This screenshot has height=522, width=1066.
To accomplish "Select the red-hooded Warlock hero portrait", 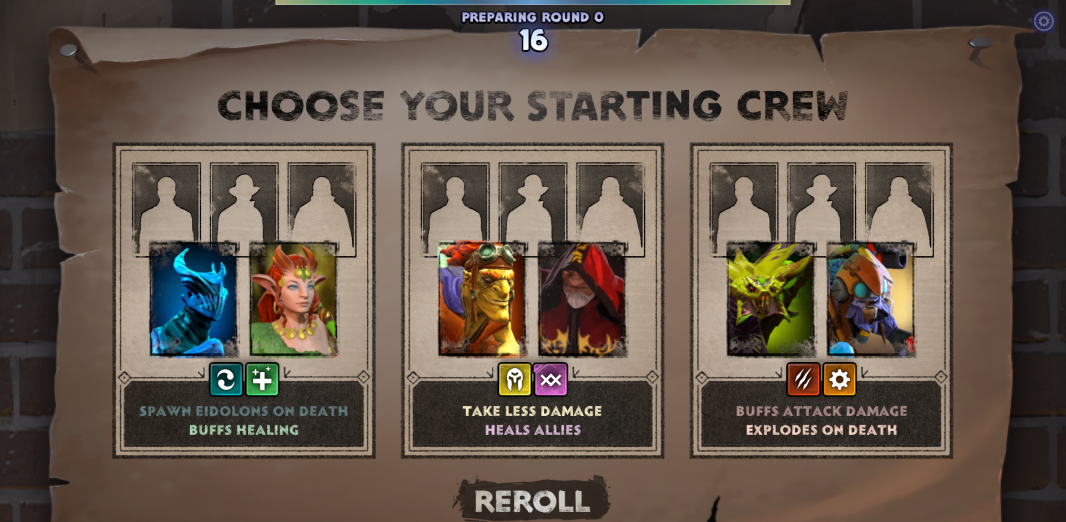I will [x=582, y=299].
